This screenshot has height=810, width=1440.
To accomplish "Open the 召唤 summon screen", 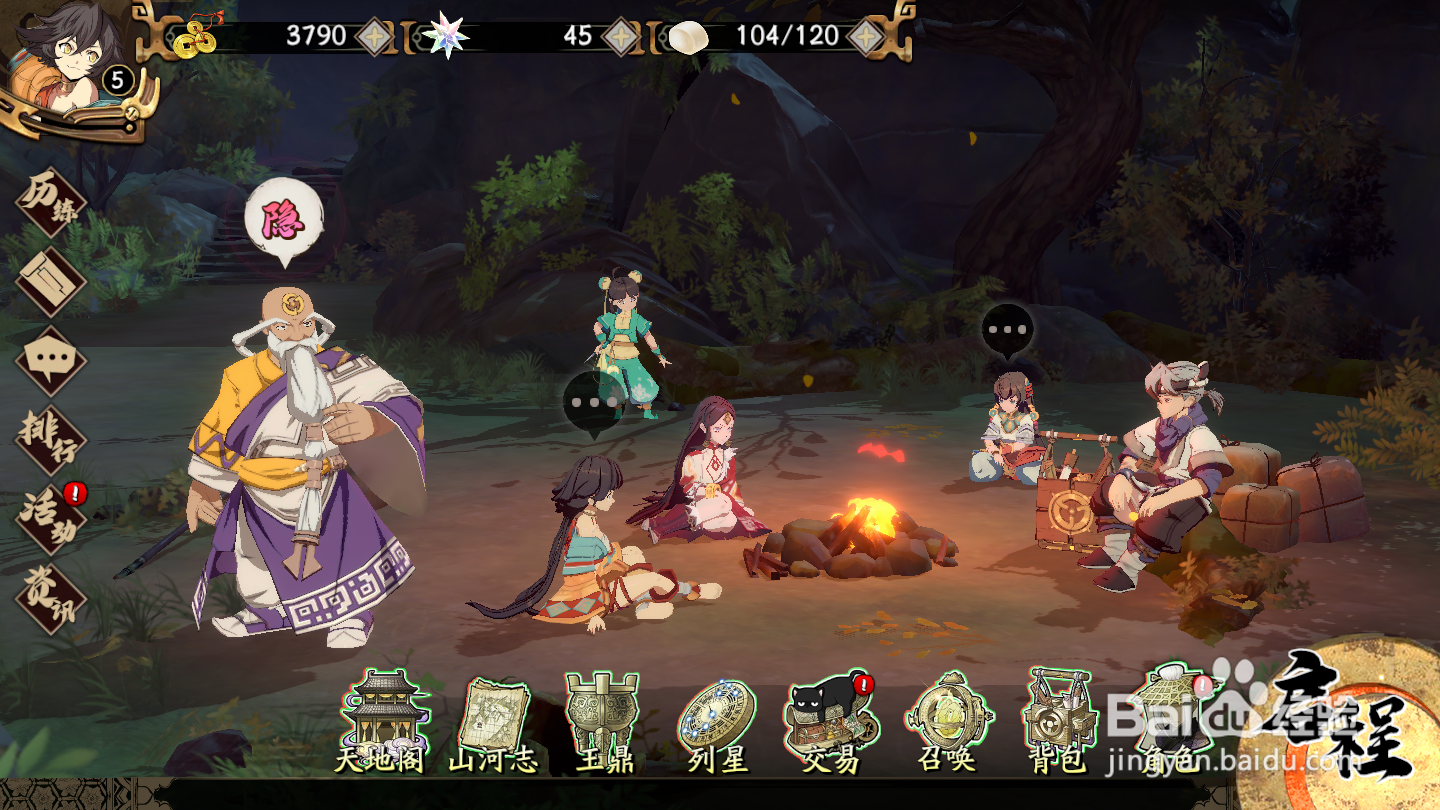I will pos(945,722).
